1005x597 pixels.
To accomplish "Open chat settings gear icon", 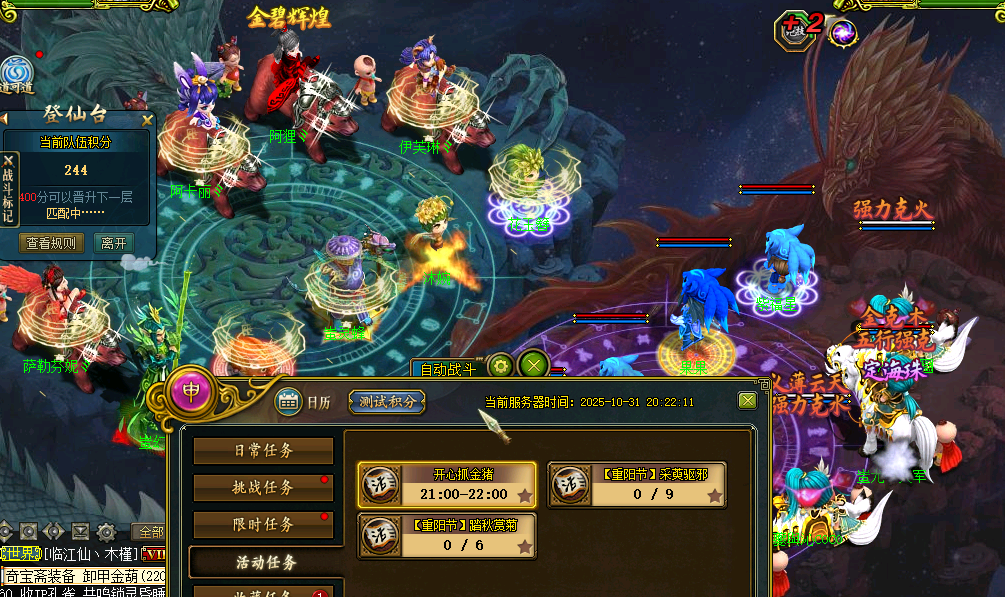I will point(106,532).
